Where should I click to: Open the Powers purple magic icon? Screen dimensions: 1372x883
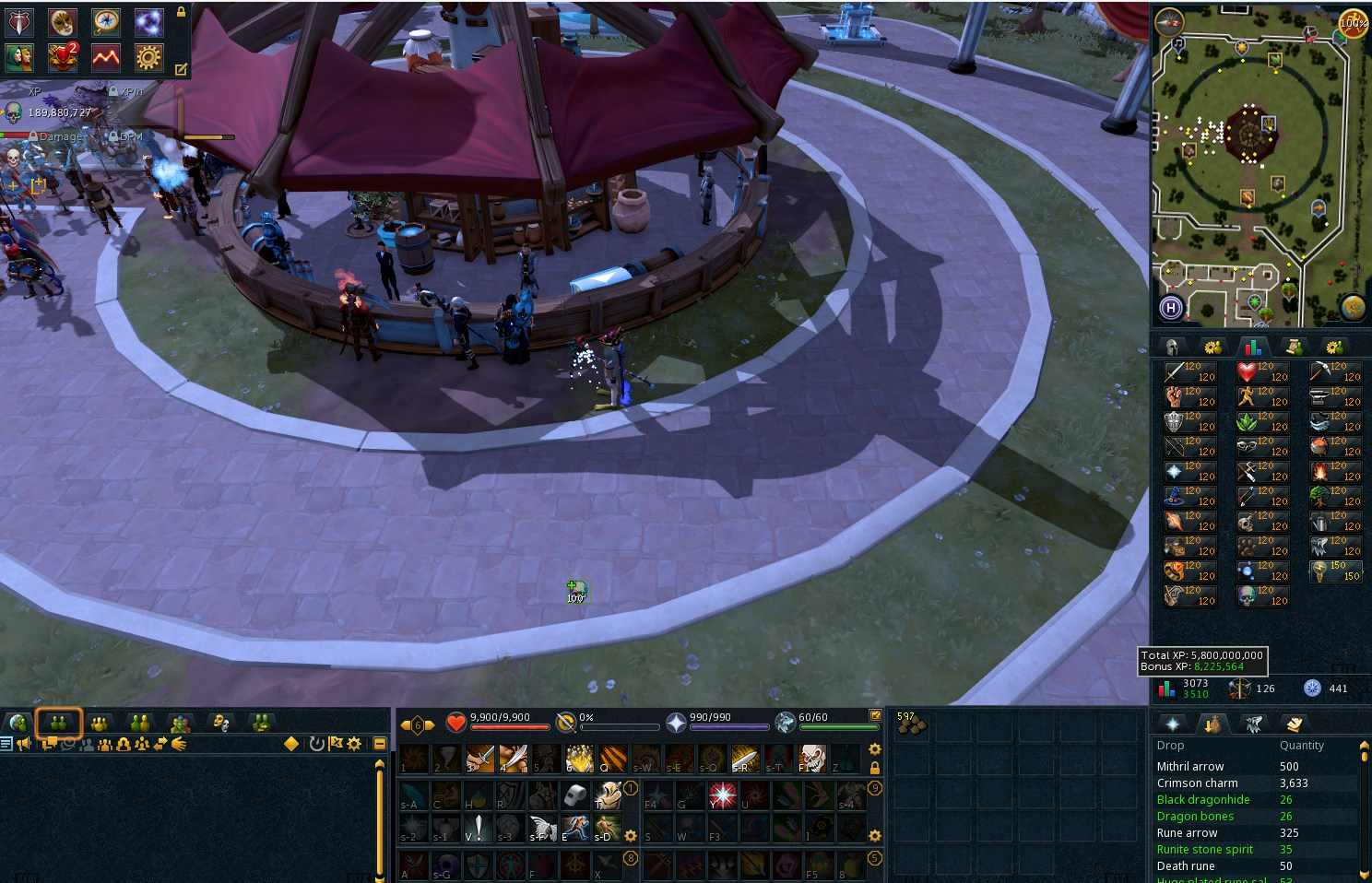(x=148, y=22)
